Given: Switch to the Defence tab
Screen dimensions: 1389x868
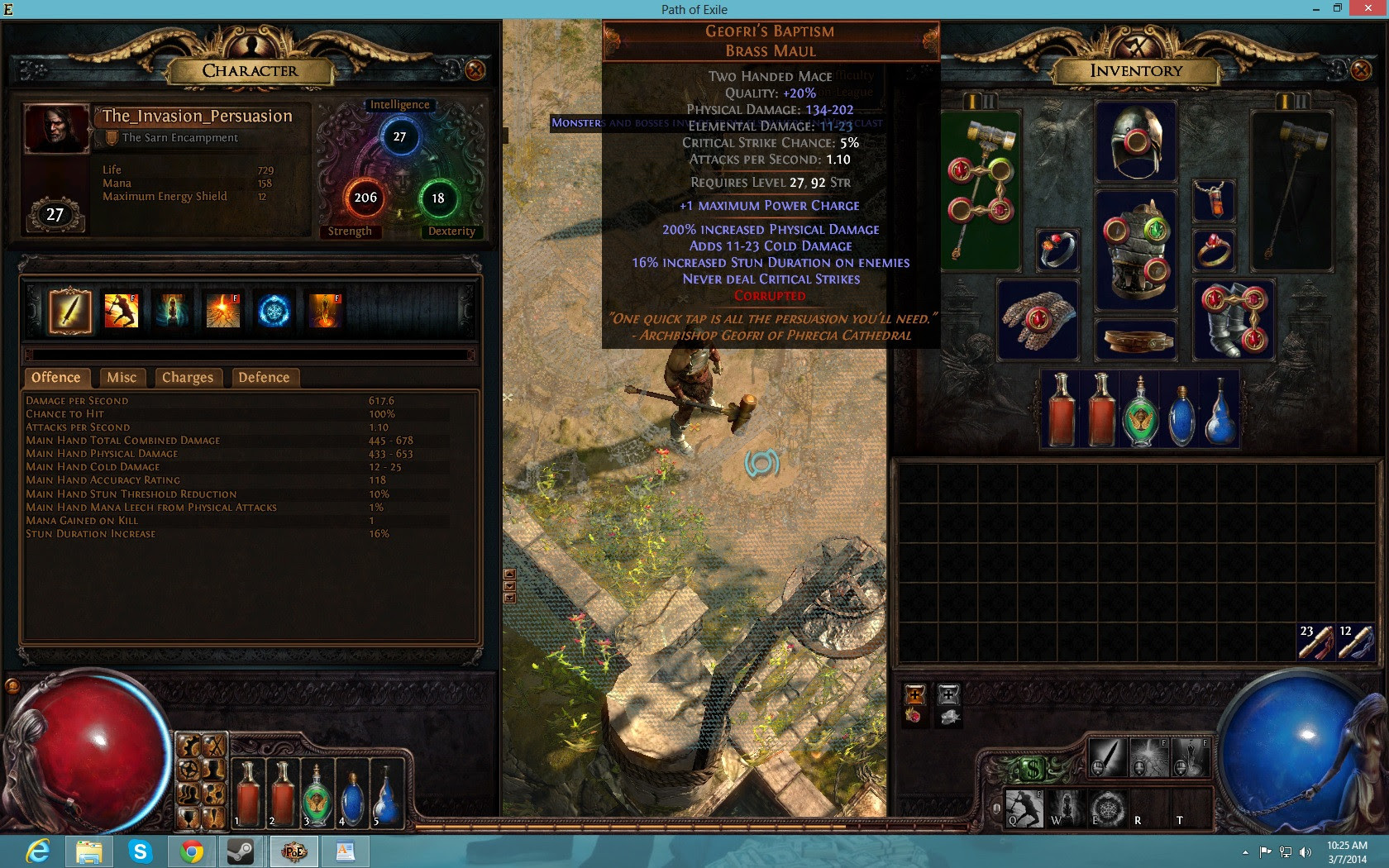Looking at the screenshot, I should [265, 378].
